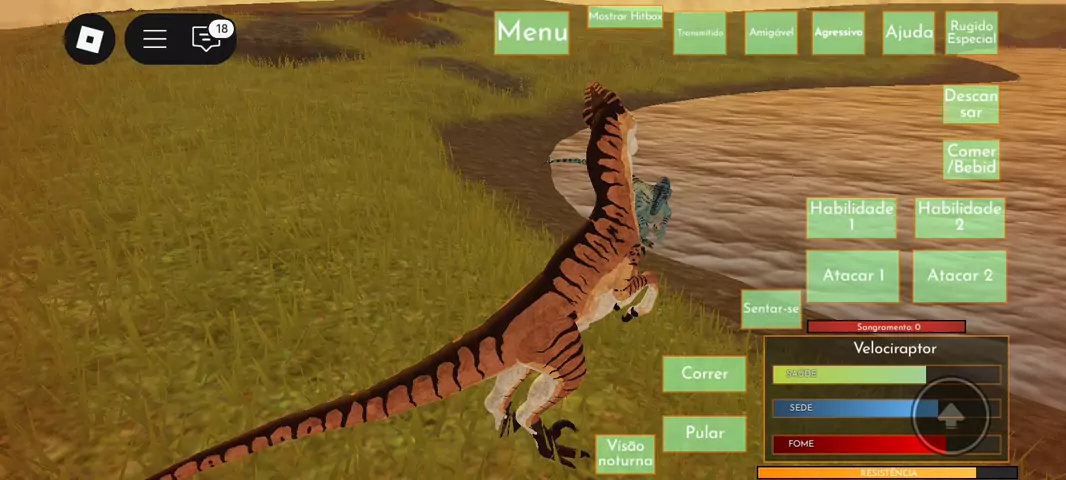This screenshot has height=480, width=1066.
Task: Switch to Amigável mode
Action: (771, 33)
